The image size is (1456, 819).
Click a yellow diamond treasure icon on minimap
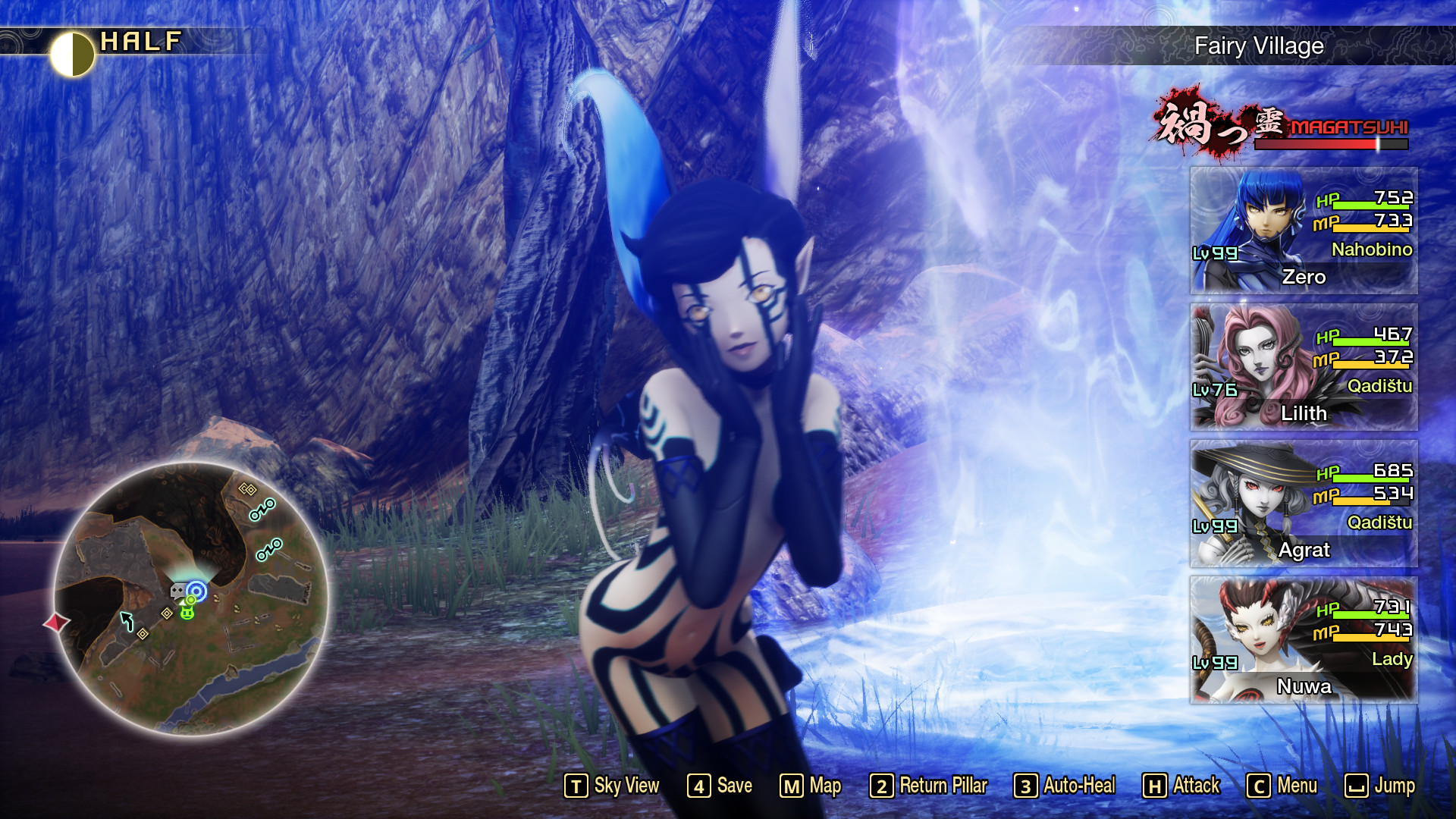pyautogui.click(x=167, y=614)
